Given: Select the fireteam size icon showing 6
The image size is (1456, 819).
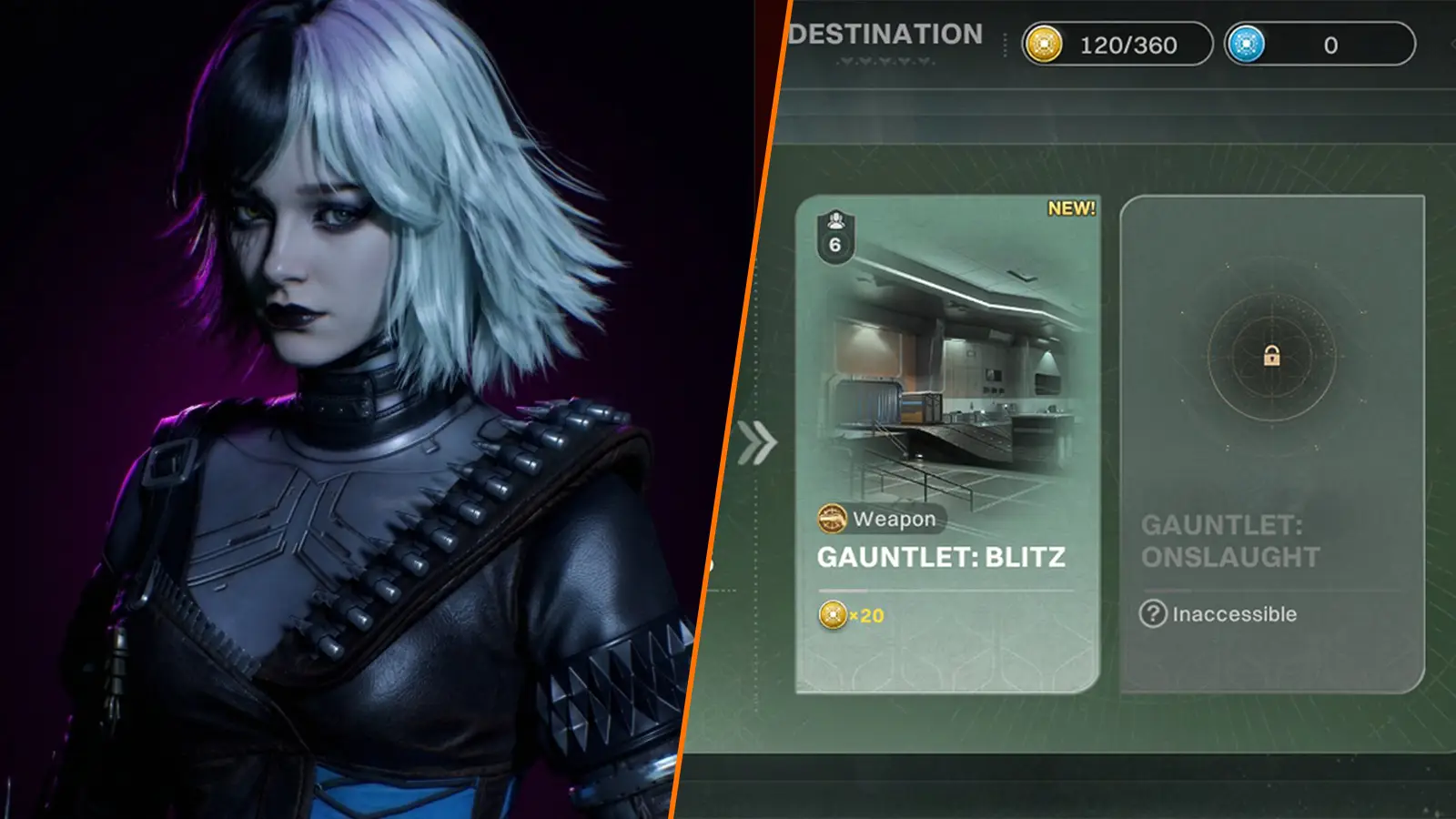Looking at the screenshot, I should coord(838,237).
